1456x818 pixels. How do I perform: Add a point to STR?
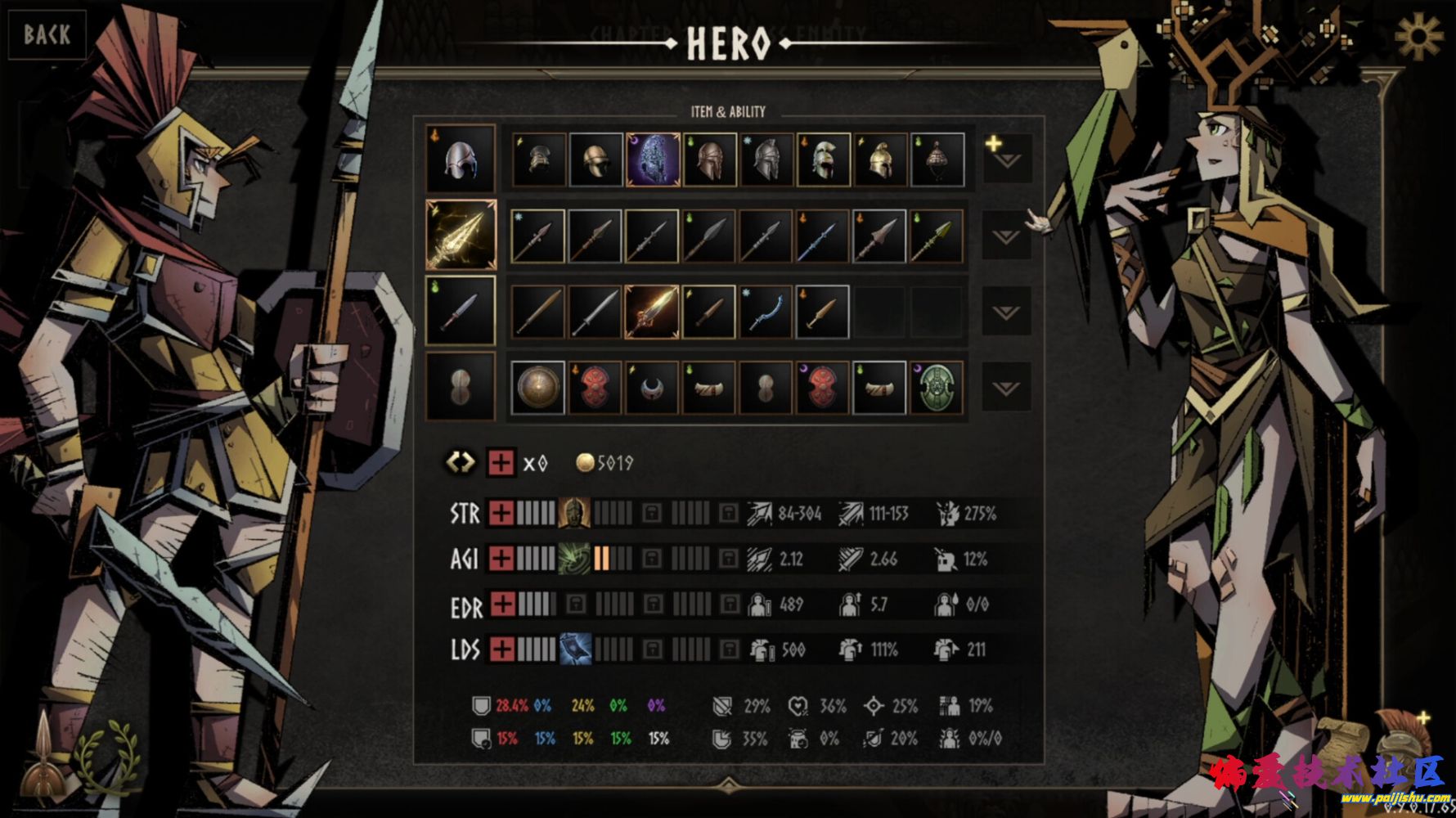pyautogui.click(x=501, y=514)
